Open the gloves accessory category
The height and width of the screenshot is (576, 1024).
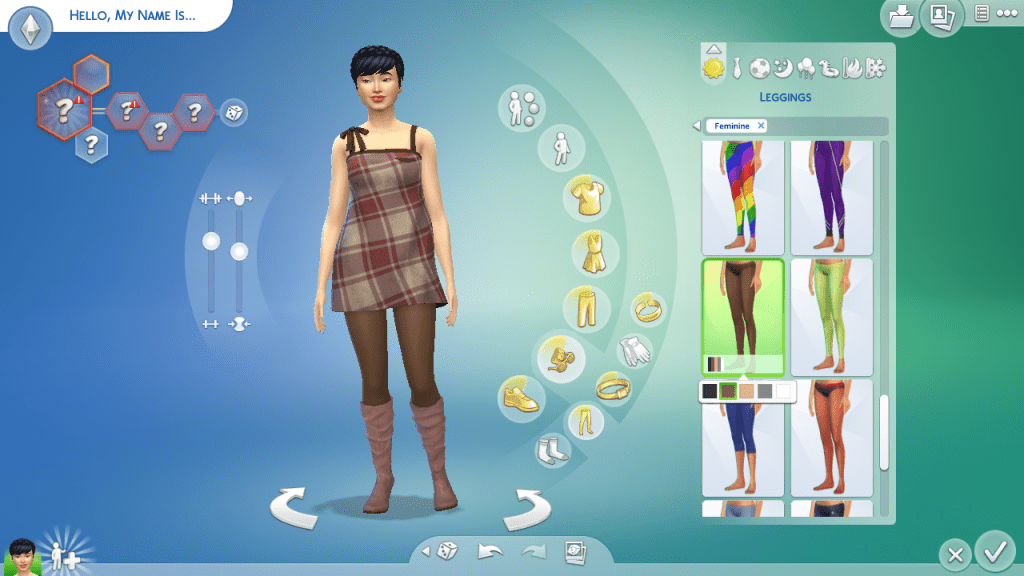634,349
